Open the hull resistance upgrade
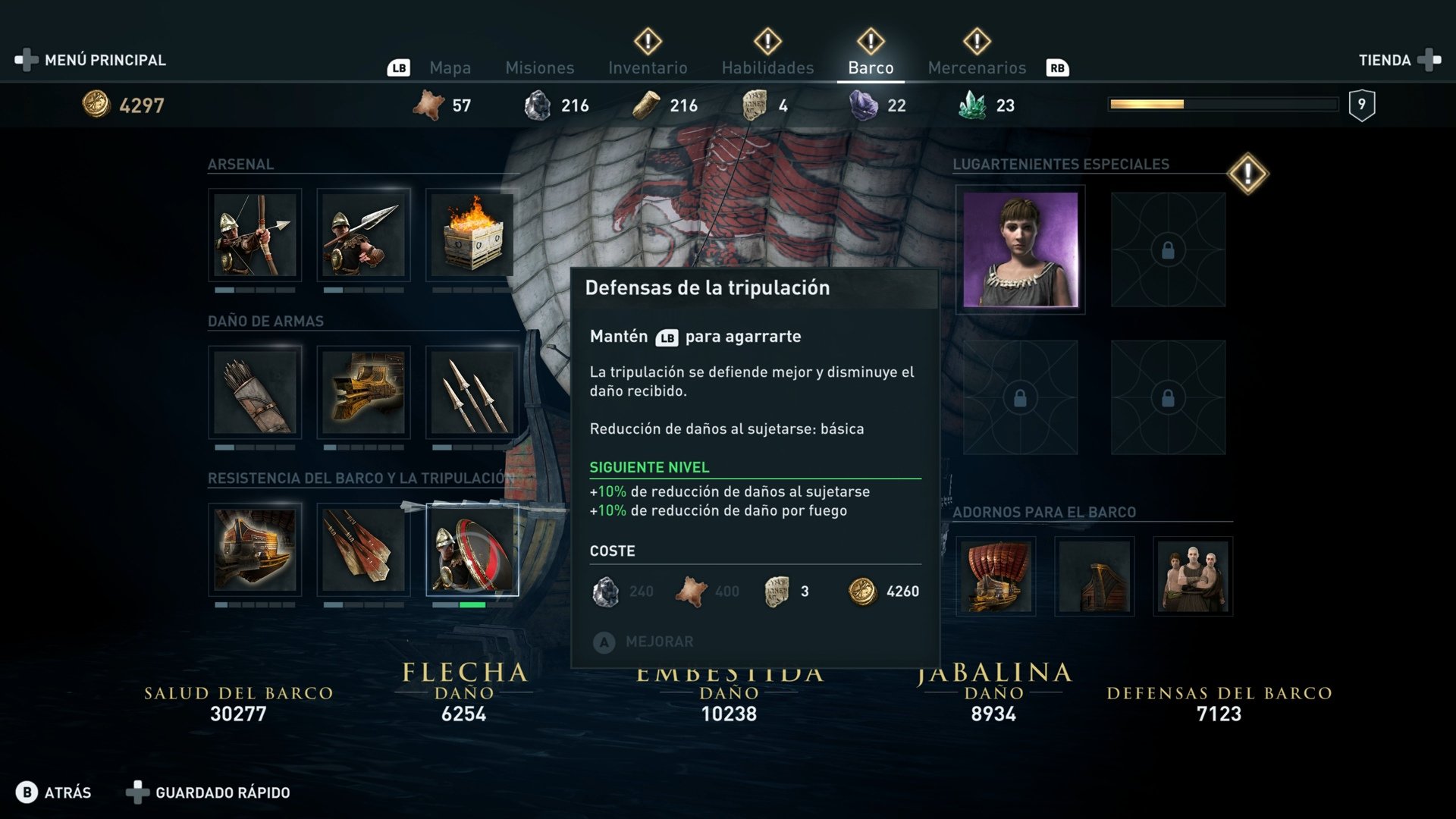The width and height of the screenshot is (1456, 819). tap(256, 550)
